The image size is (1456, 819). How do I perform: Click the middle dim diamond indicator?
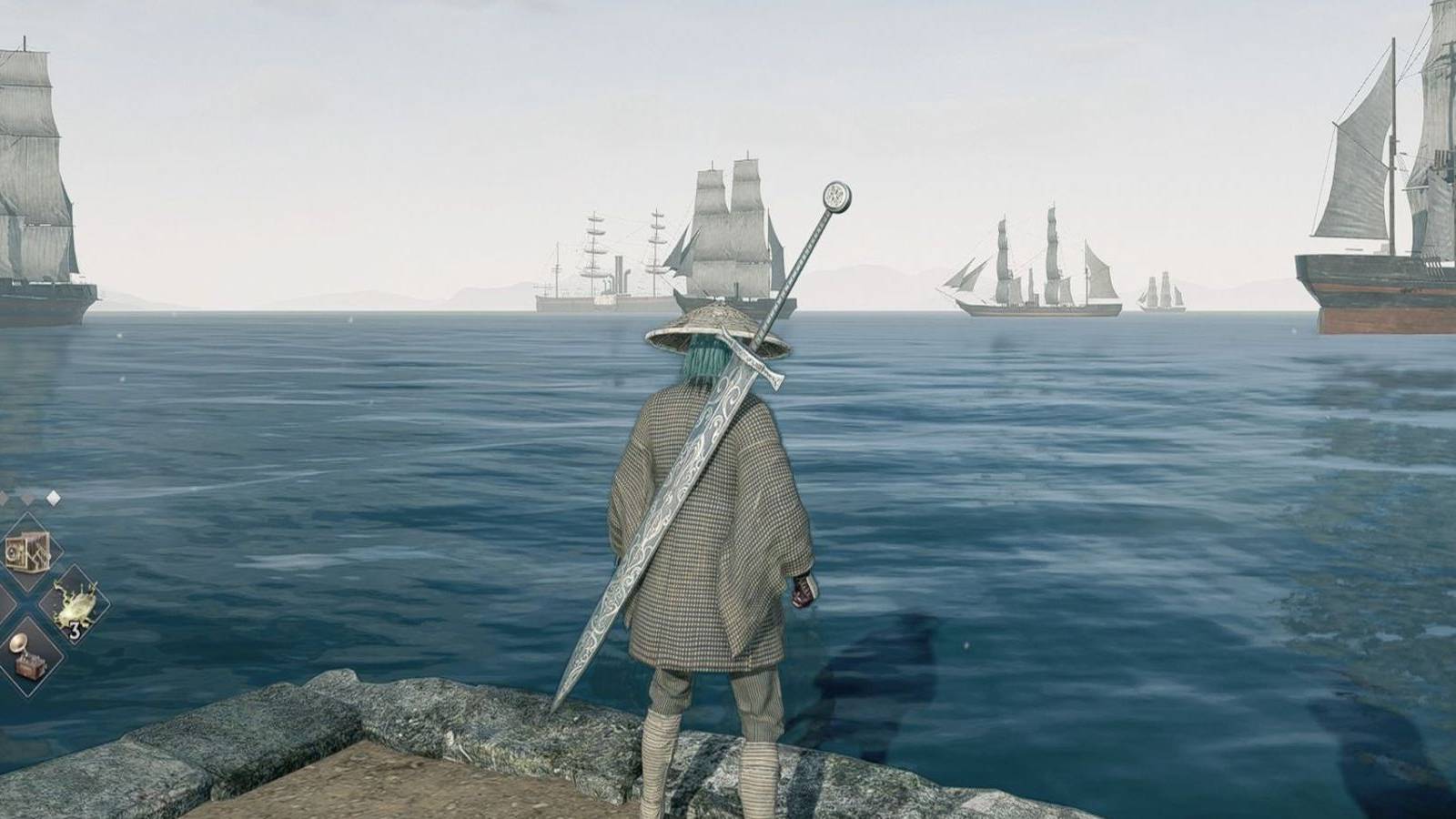tap(27, 500)
